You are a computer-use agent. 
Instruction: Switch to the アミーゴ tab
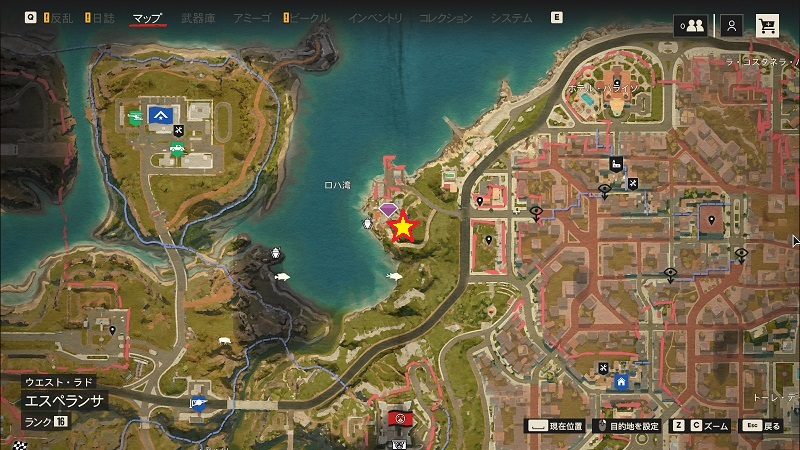coord(249,19)
